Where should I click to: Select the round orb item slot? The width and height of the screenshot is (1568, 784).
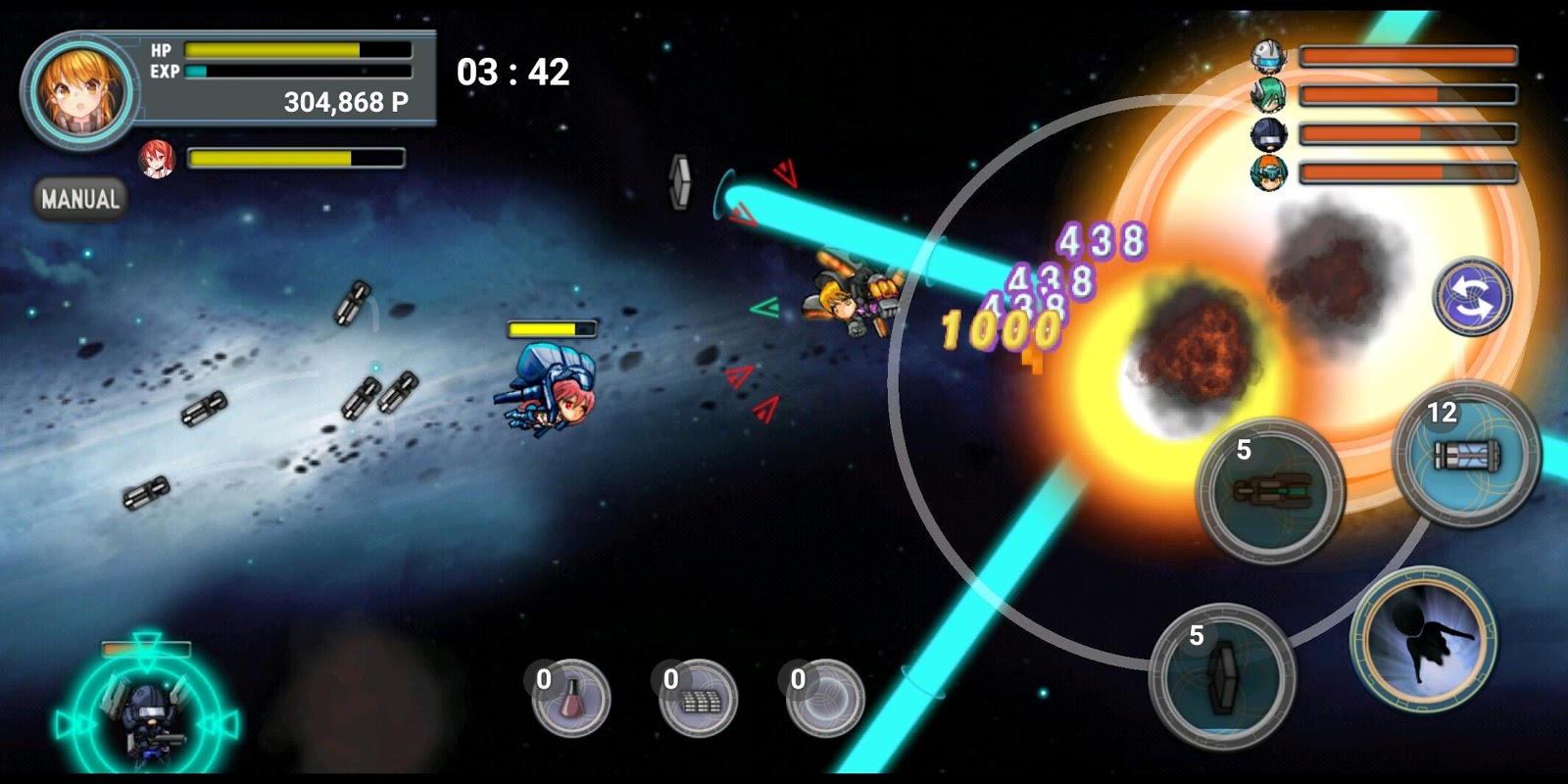tap(825, 699)
